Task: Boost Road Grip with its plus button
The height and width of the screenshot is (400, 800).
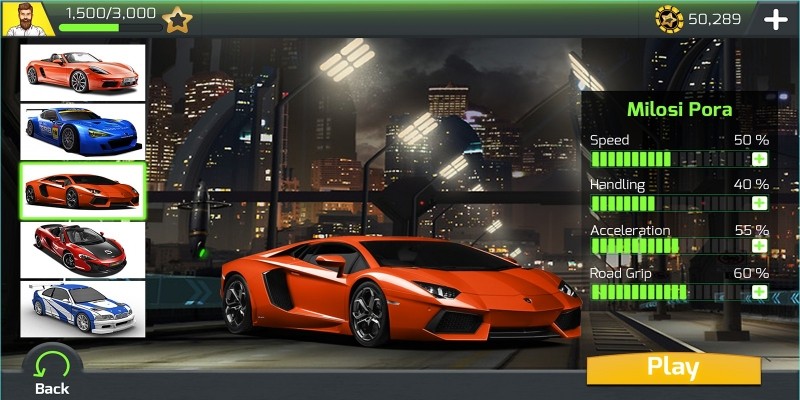Action: pos(759,291)
